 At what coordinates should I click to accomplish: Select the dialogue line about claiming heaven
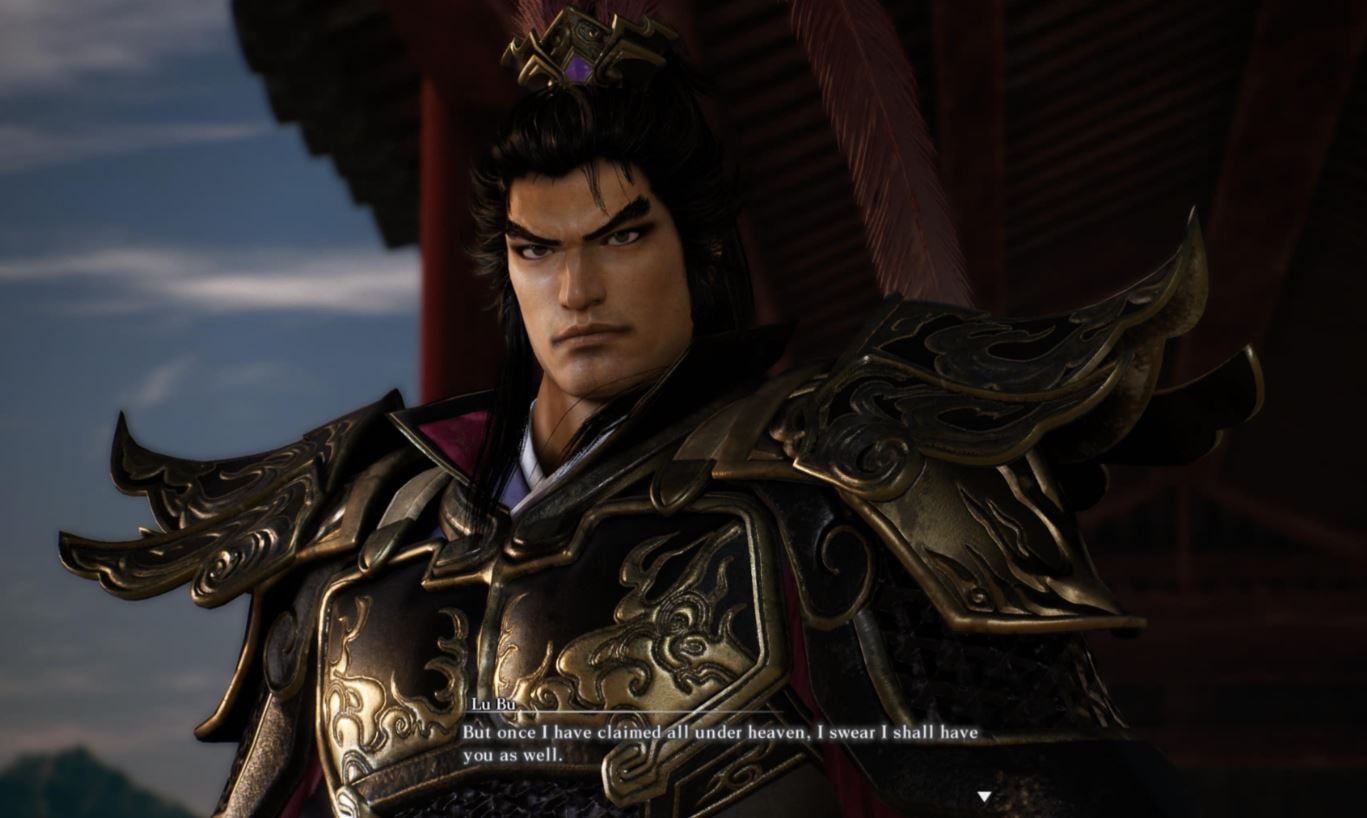point(720,732)
